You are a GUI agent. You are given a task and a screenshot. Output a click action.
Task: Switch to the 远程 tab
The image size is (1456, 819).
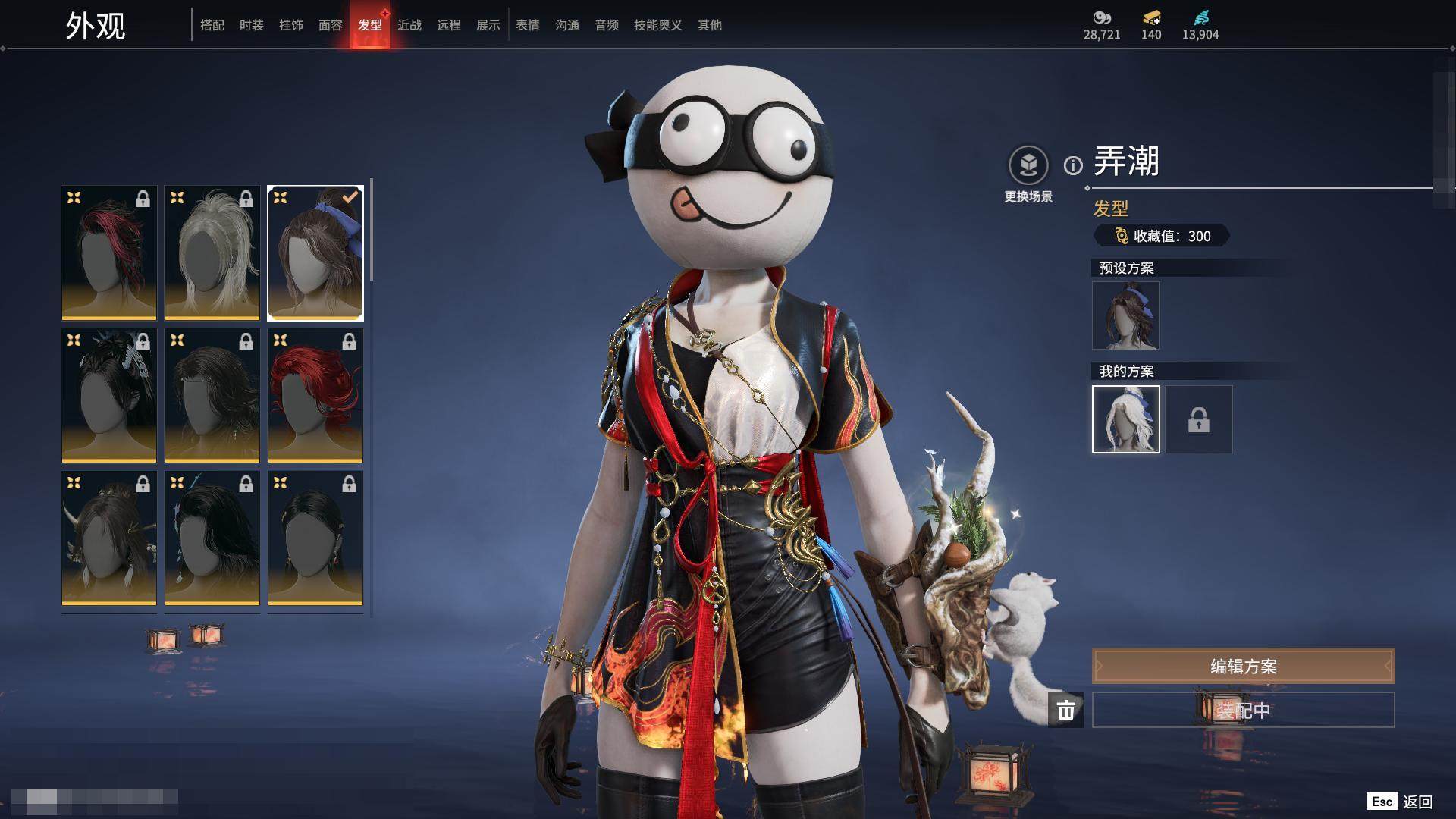[449, 25]
